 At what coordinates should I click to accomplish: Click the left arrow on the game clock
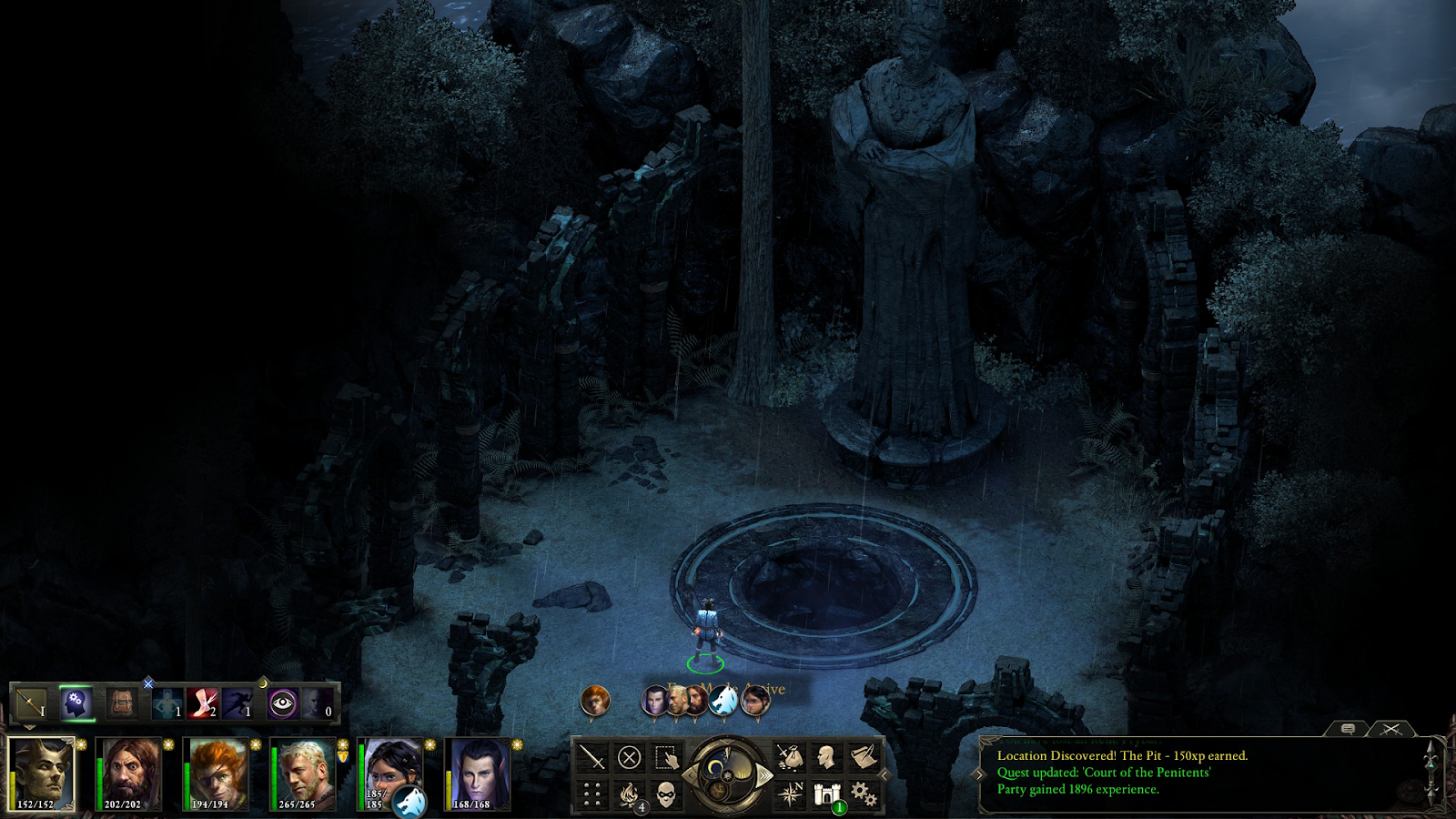point(690,775)
